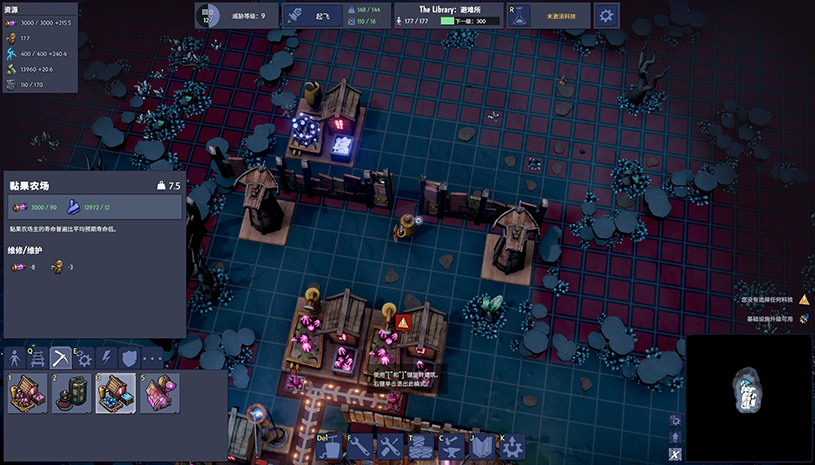Screen dimensions: 815x465
Task: Switch to the colonist figure build tab
Action: [16, 358]
